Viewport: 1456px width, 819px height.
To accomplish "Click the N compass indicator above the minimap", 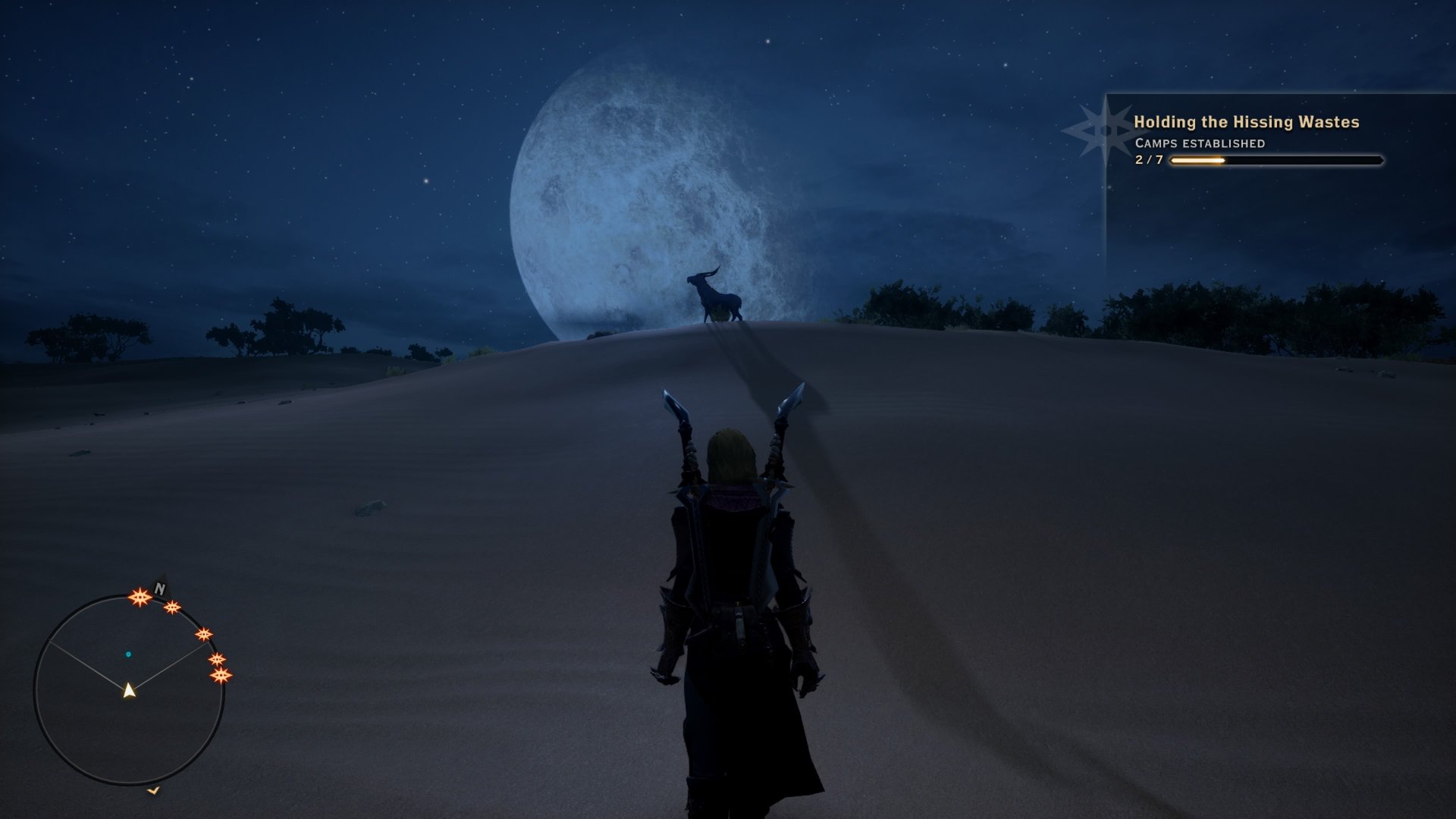I will (x=159, y=588).
